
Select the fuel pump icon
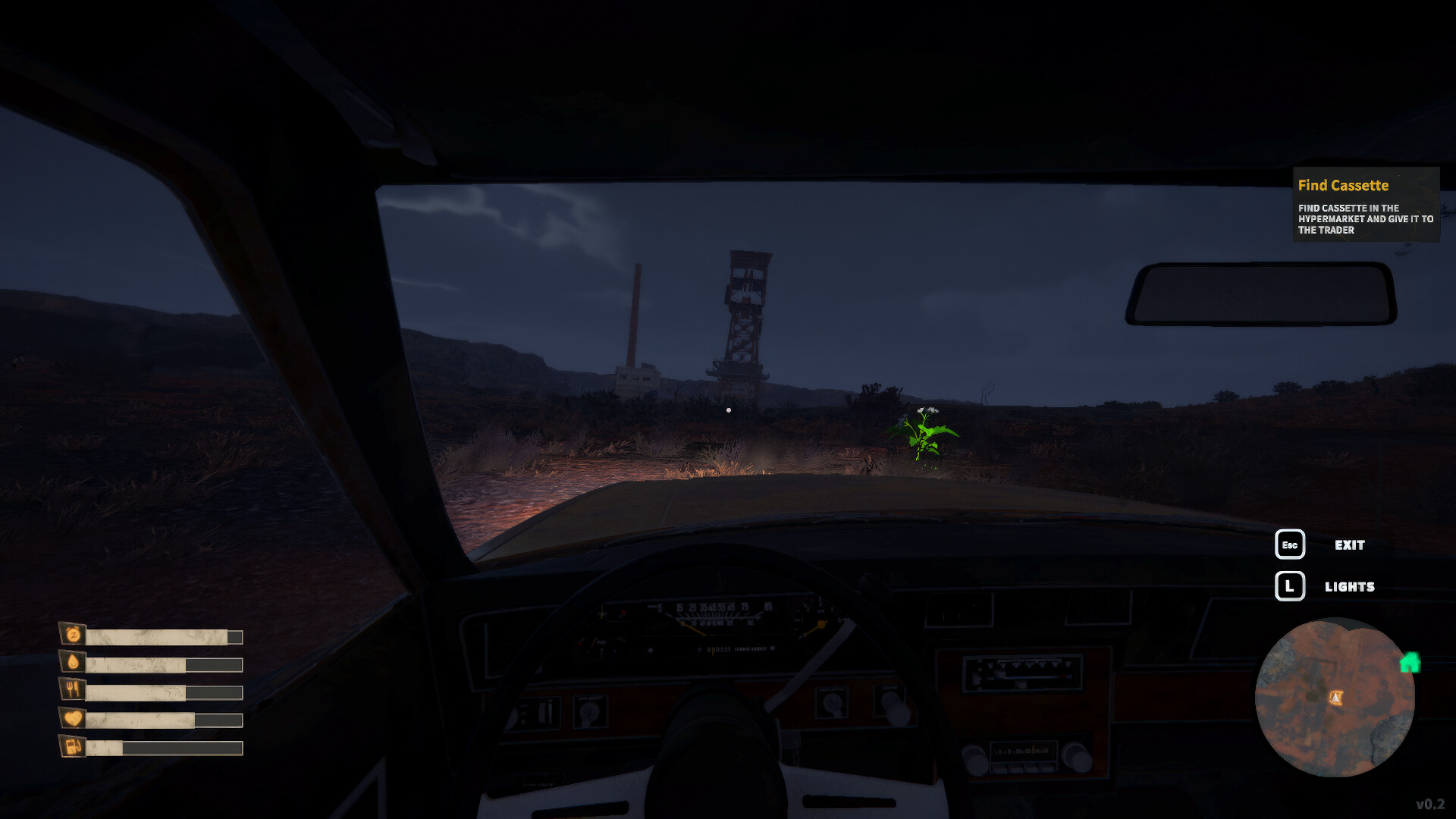74,746
